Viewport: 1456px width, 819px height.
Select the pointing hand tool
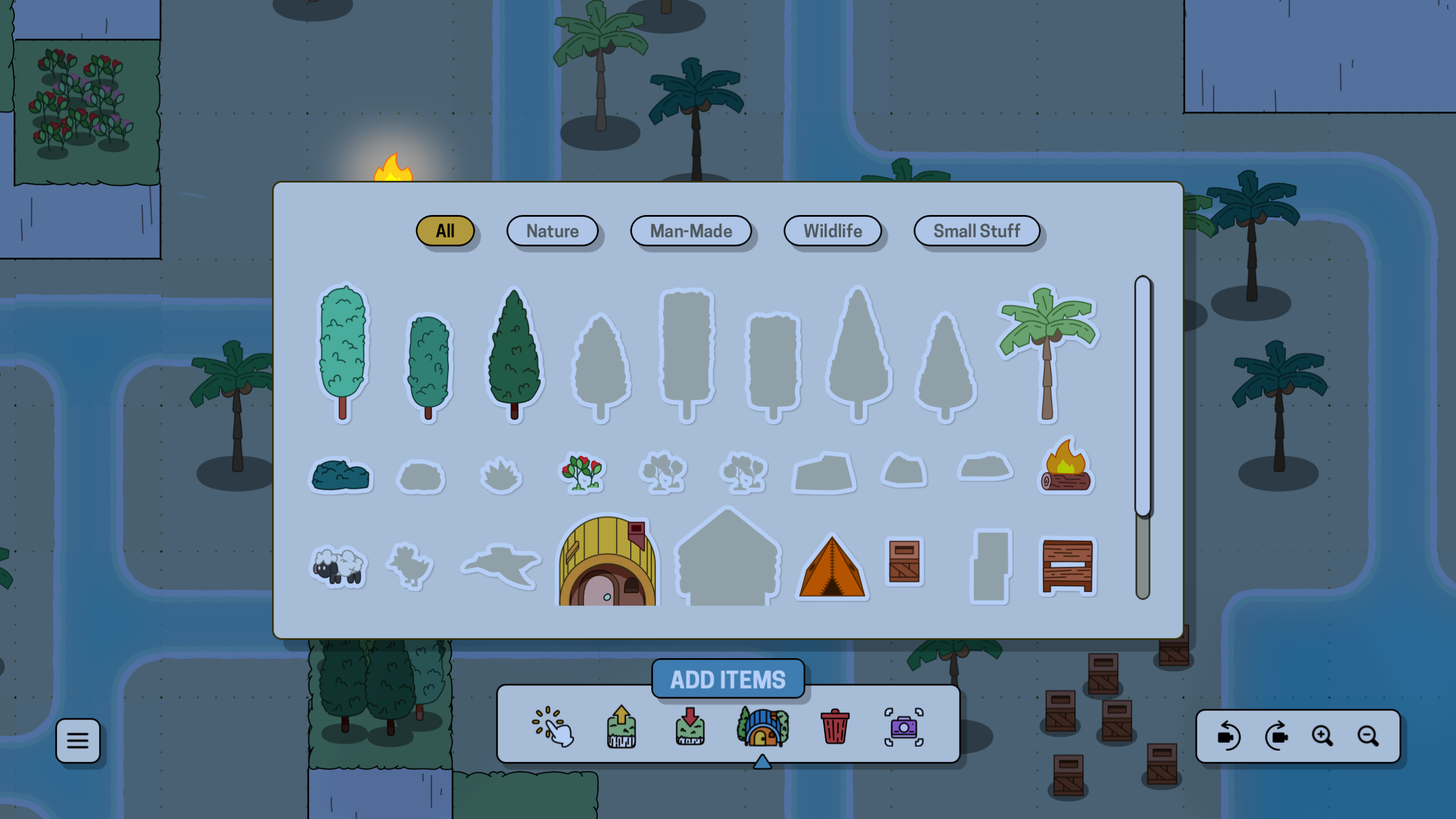553,726
